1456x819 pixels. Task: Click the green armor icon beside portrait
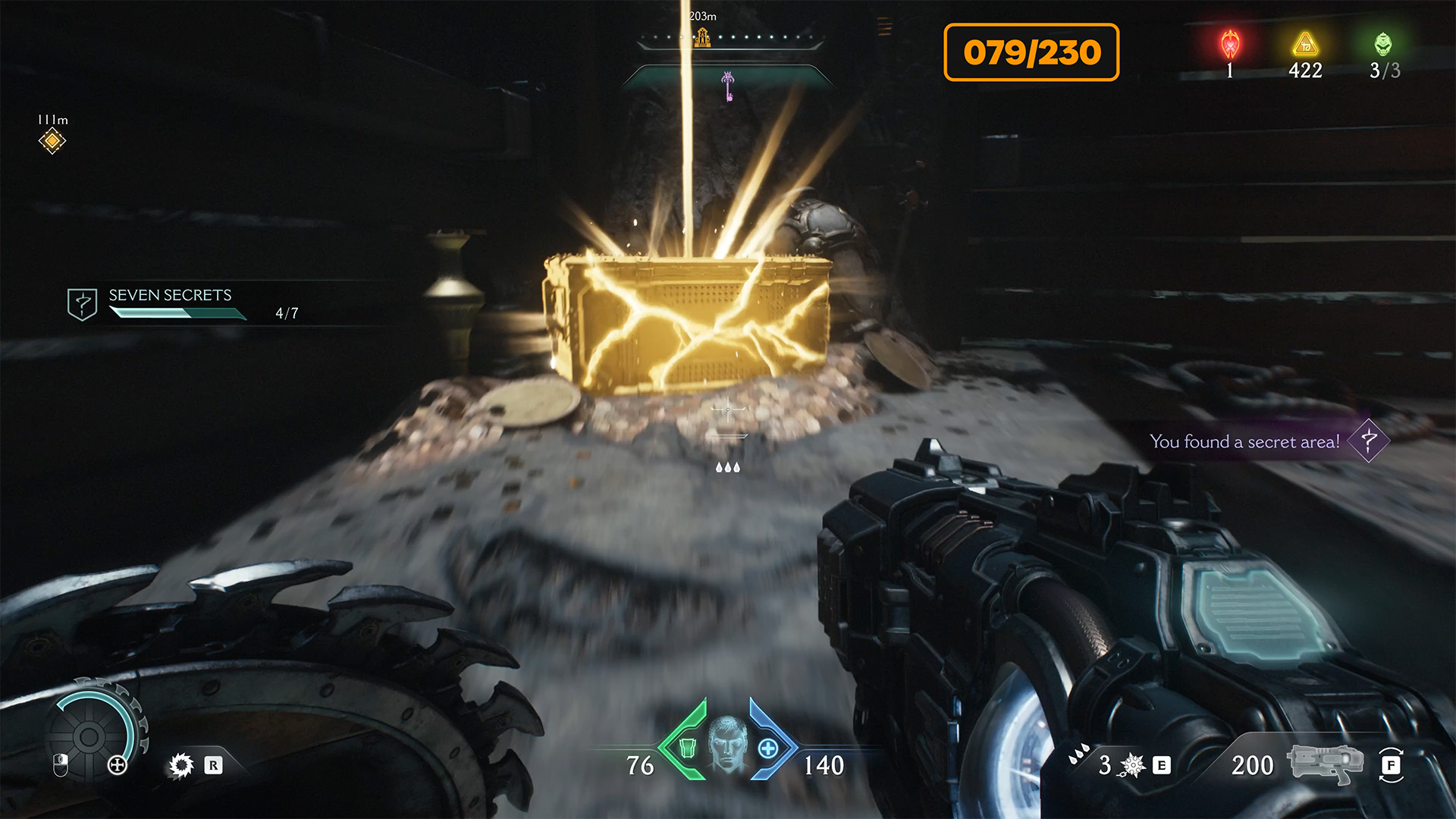[687, 748]
